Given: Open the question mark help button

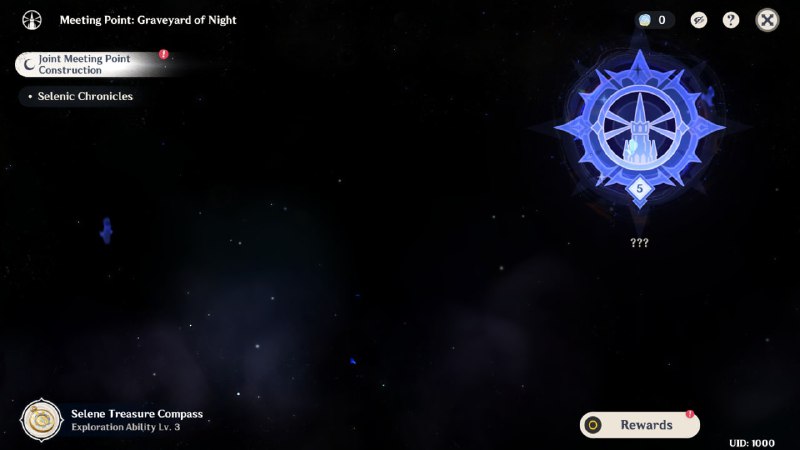Looking at the screenshot, I should point(731,20).
